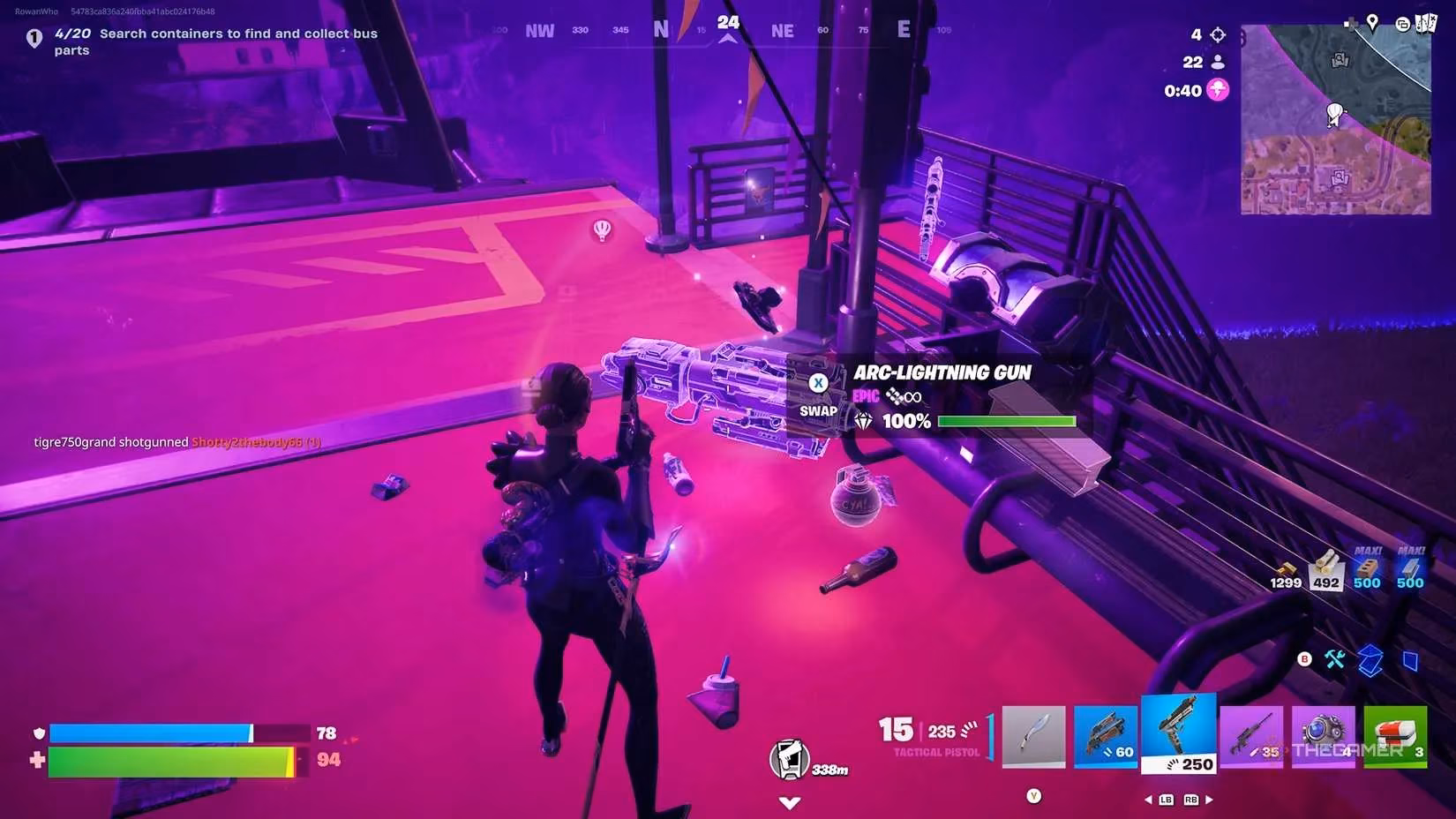Toggle the map waypoint pin above the minimap
This screenshot has height=819, width=1456.
1373,21
